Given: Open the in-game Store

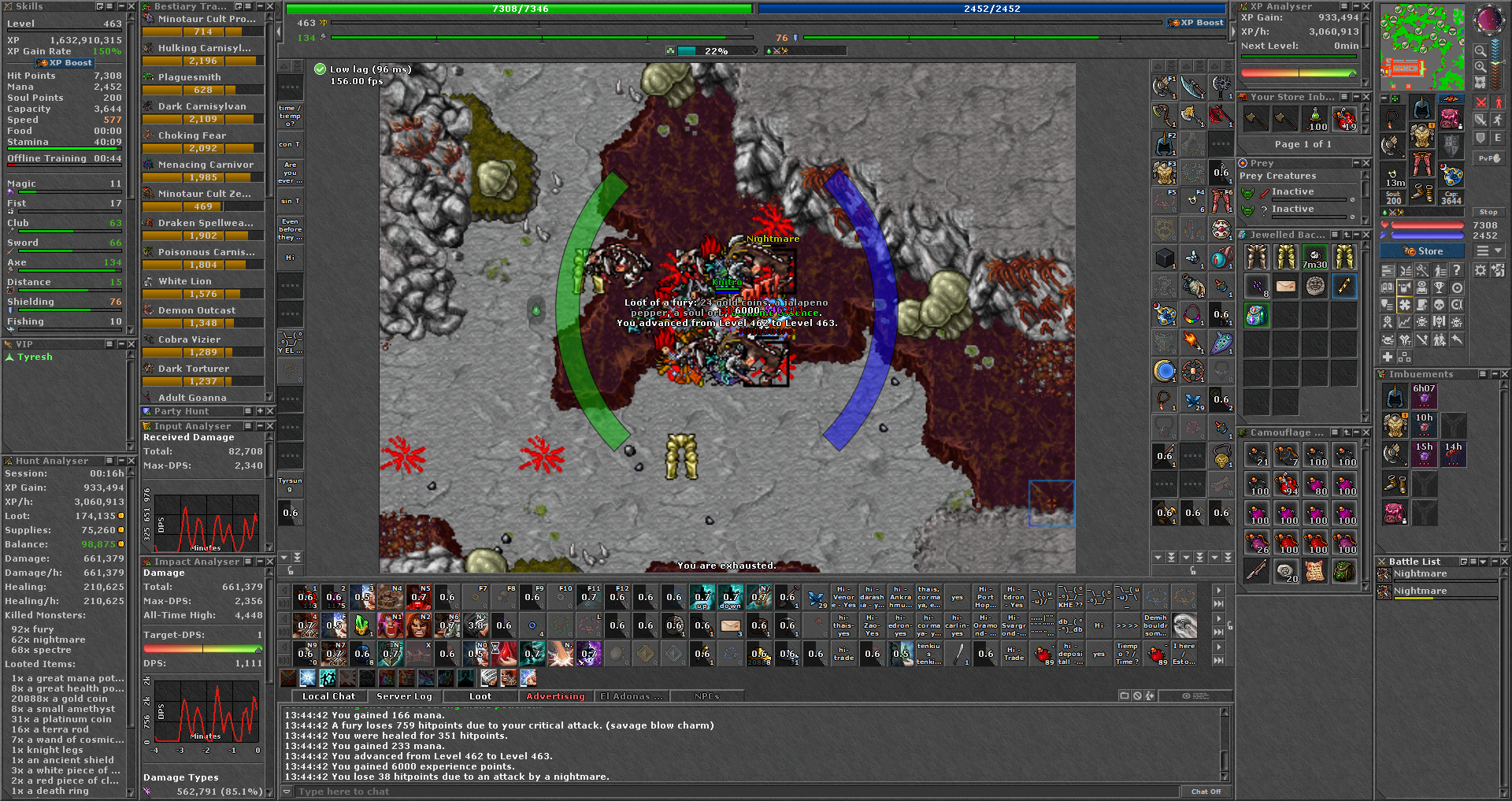Looking at the screenshot, I should [1421, 250].
